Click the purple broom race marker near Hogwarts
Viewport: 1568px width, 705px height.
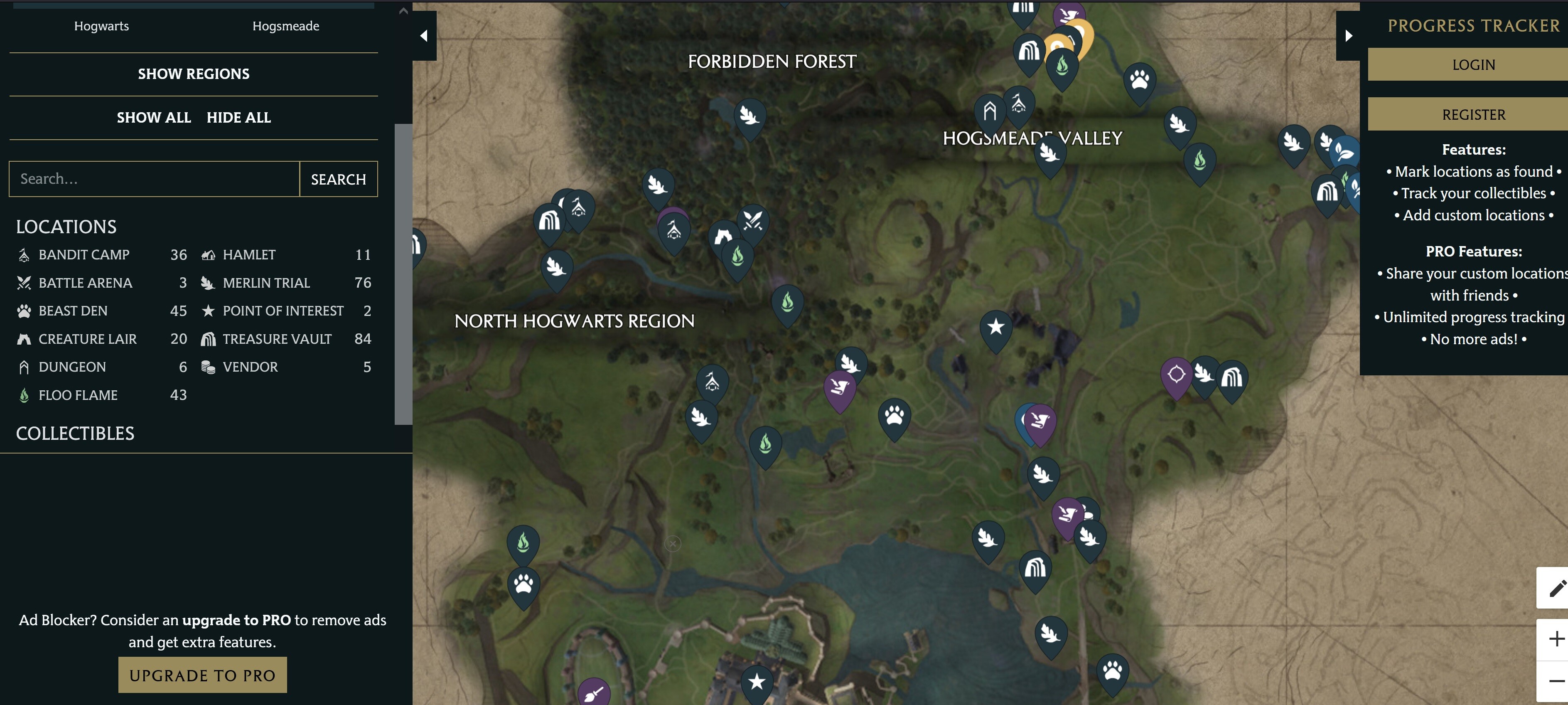[595, 692]
